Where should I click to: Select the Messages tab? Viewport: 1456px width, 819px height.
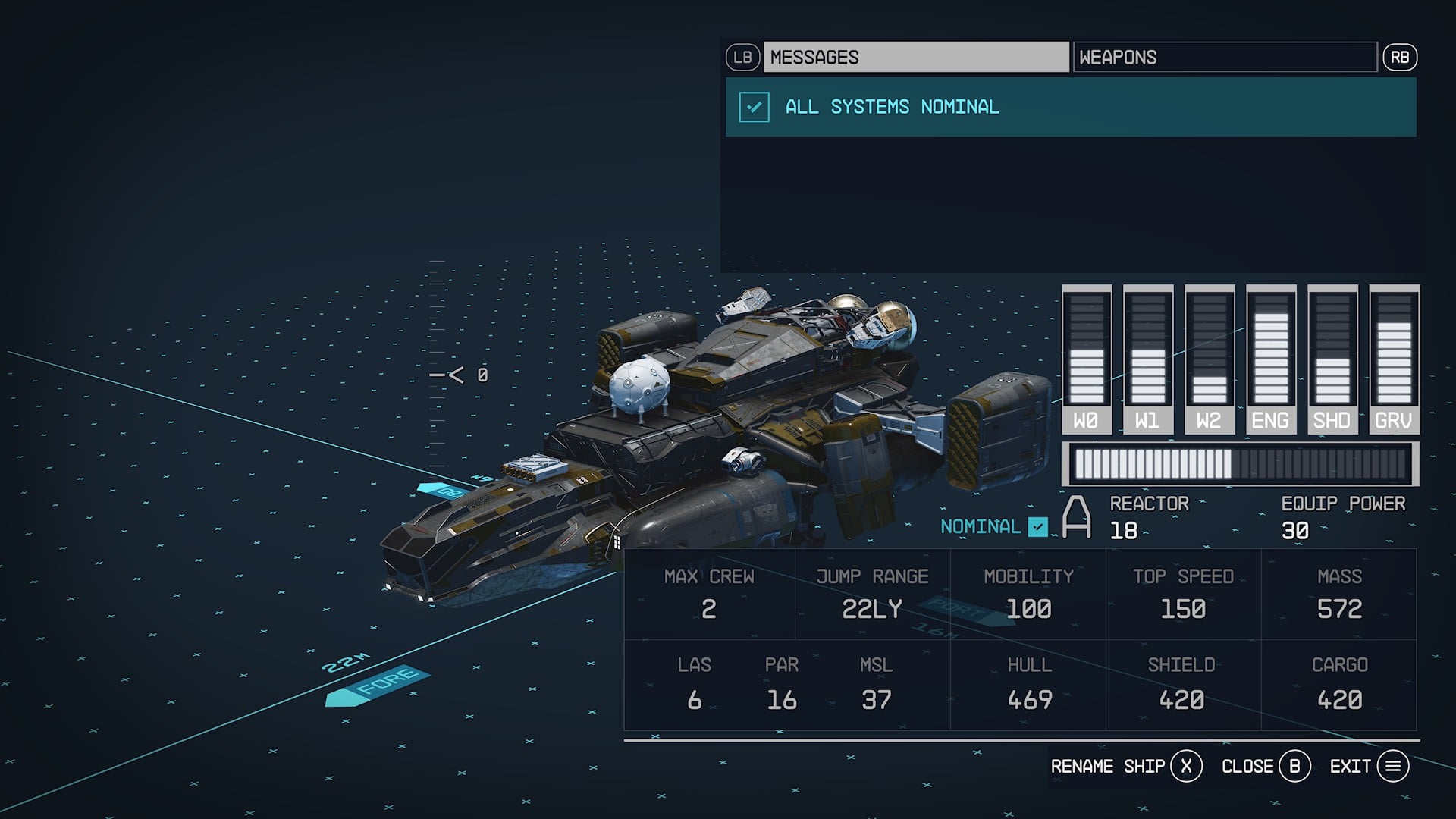915,58
